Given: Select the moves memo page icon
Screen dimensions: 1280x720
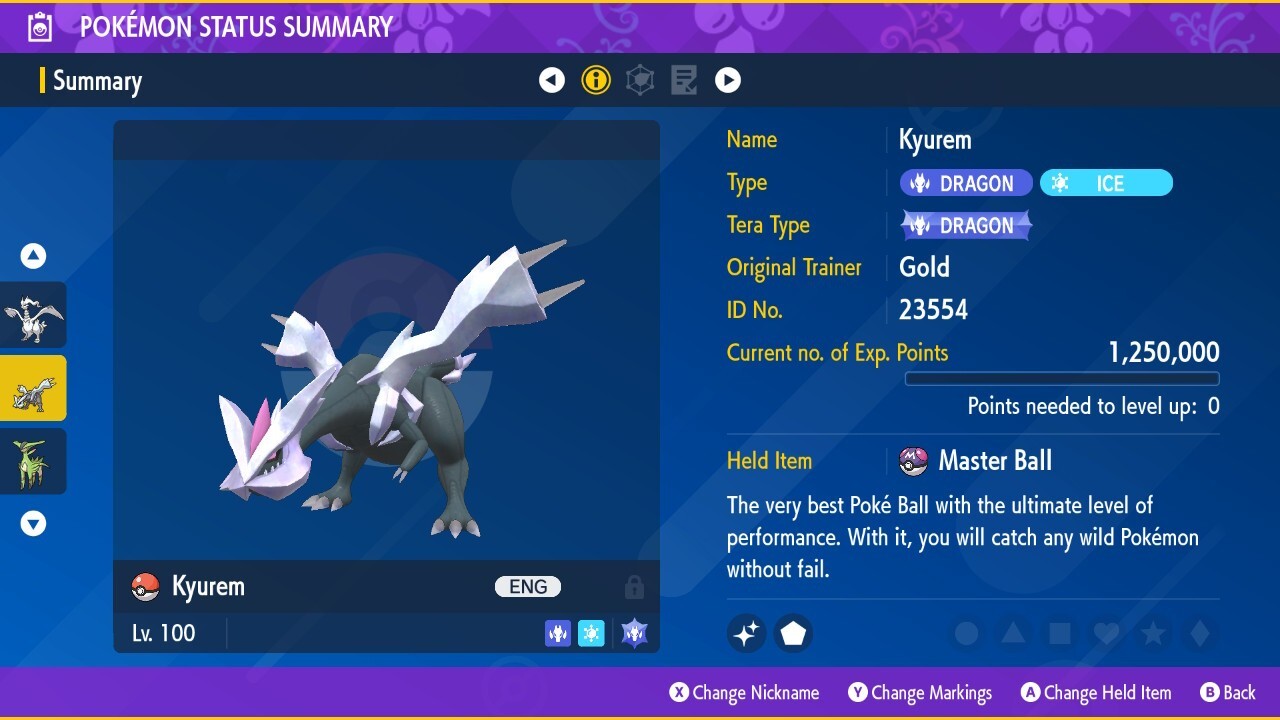Looking at the screenshot, I should click(x=684, y=80).
